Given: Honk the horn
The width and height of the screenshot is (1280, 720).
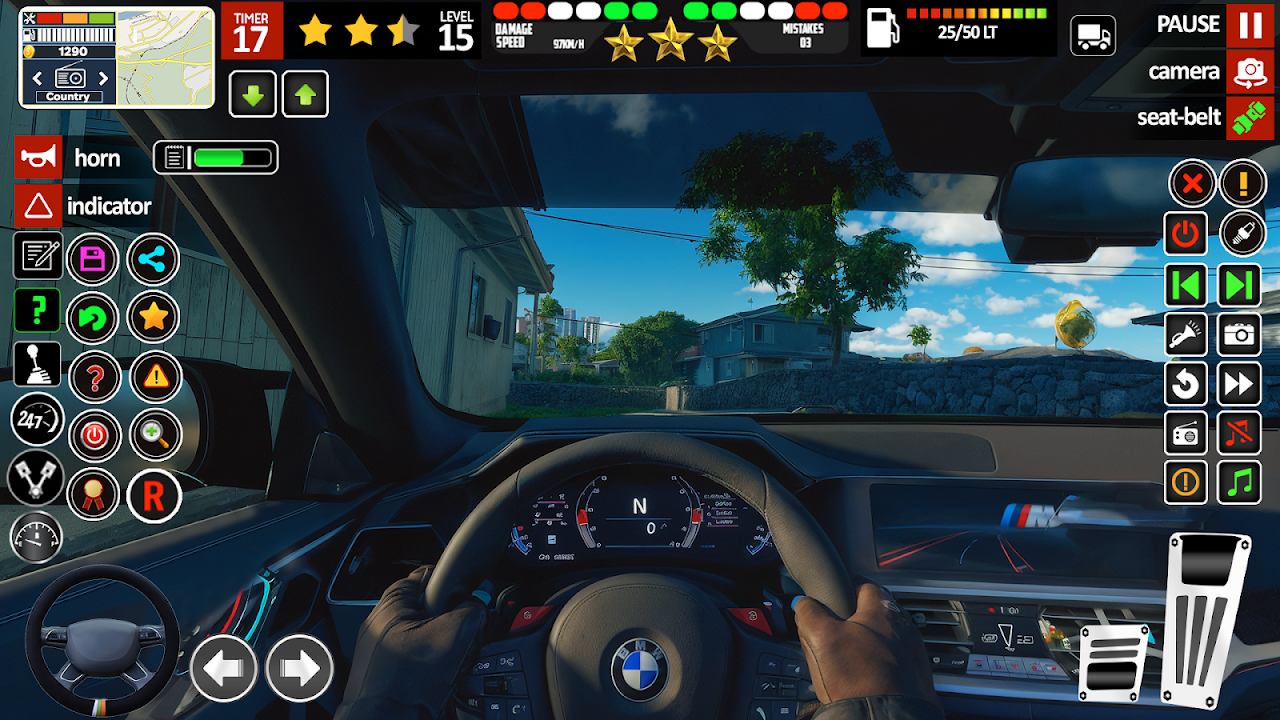Looking at the screenshot, I should [x=40, y=158].
